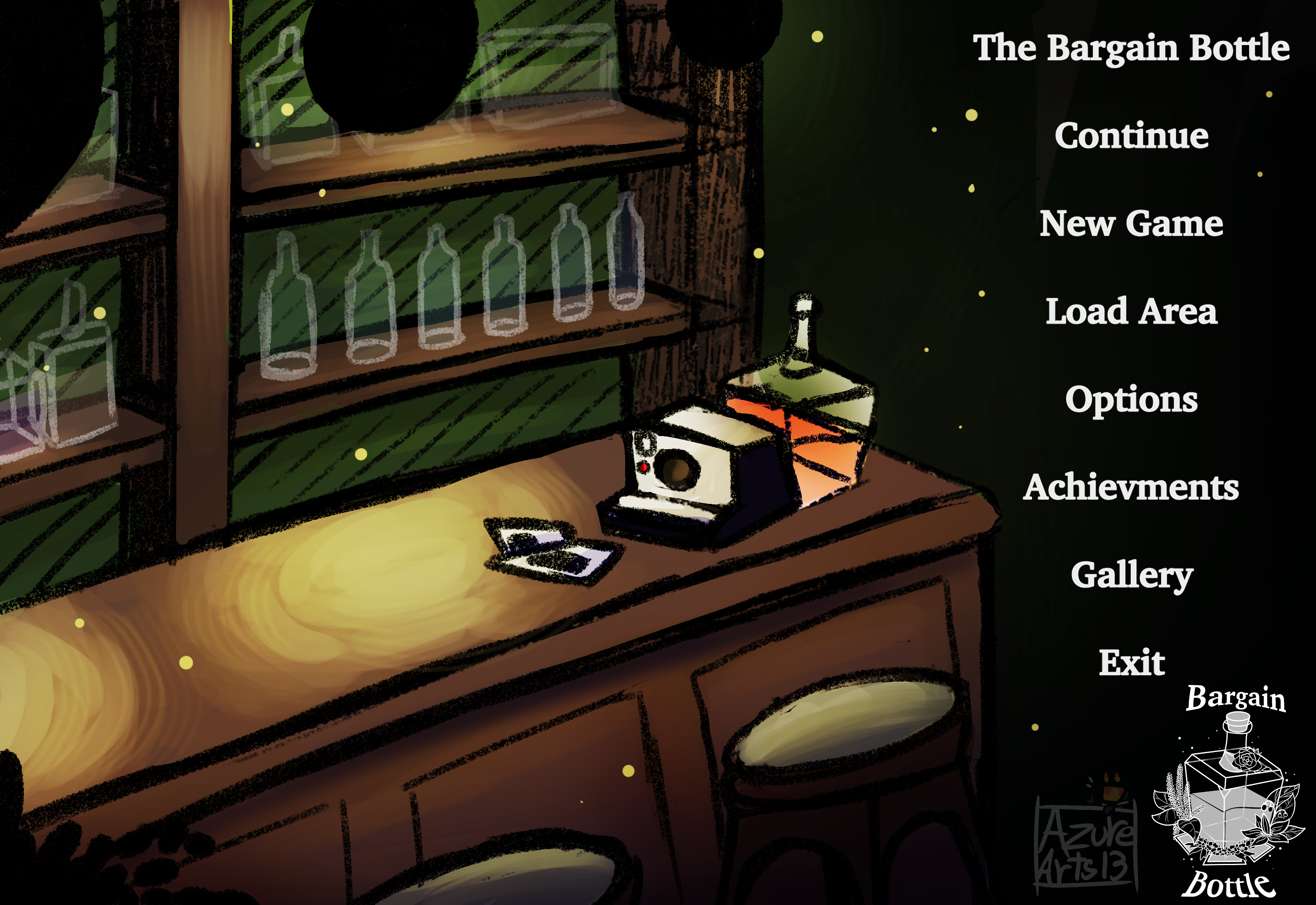Open the Gallery
Viewport: 1316px width, 905px height.
click(x=1131, y=575)
